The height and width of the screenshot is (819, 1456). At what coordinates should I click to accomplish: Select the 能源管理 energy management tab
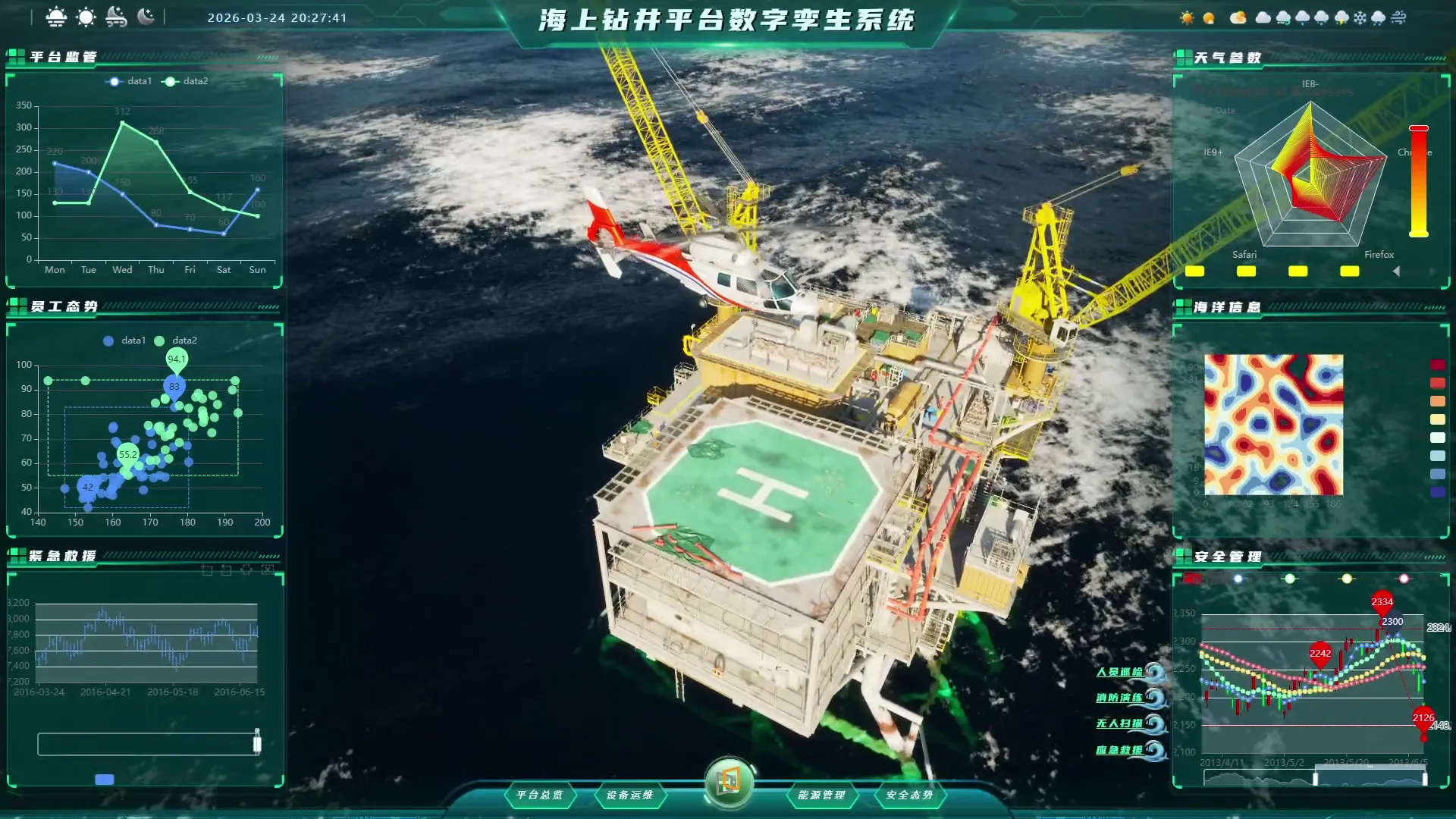[x=821, y=795]
